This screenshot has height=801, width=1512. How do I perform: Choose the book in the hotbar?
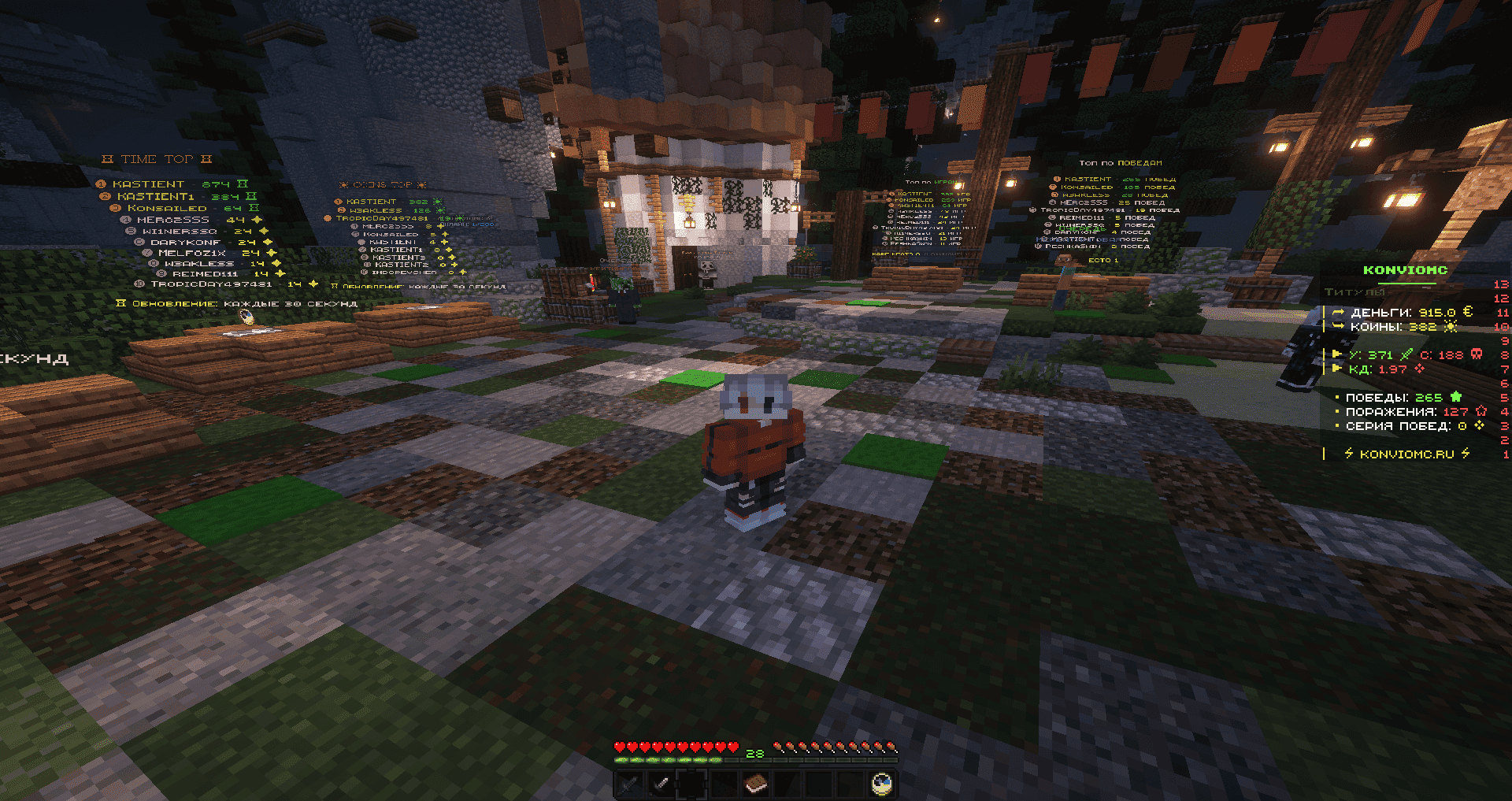(x=756, y=784)
